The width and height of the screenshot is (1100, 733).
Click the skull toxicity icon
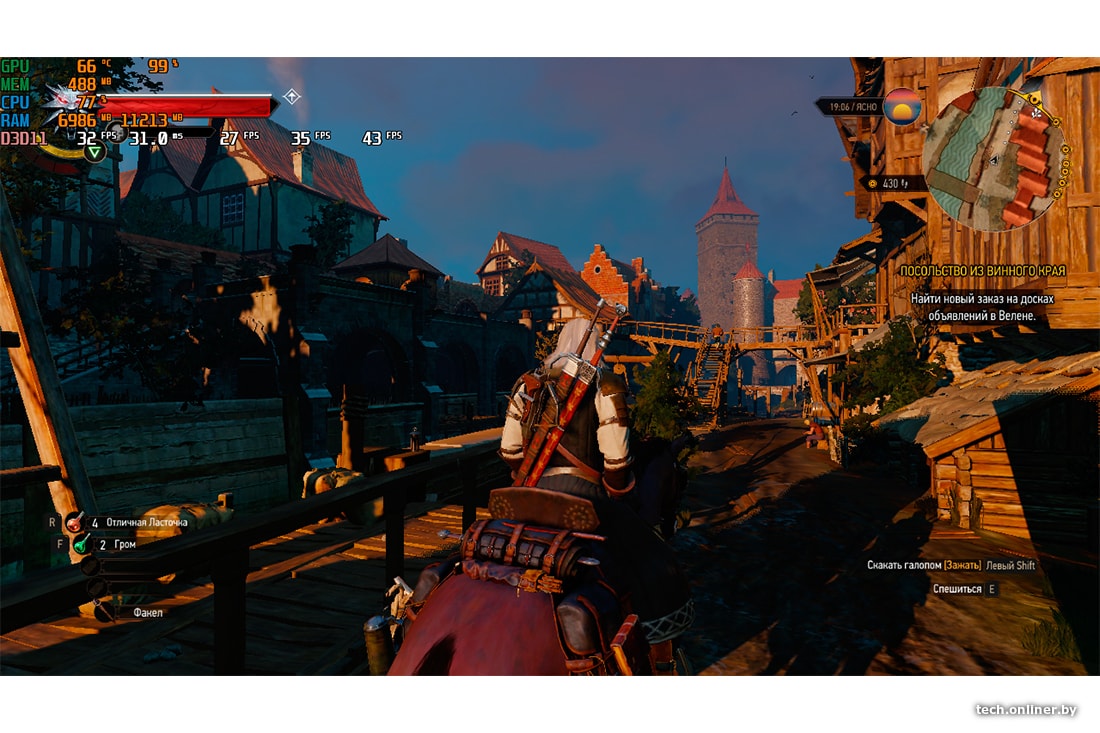[117, 133]
